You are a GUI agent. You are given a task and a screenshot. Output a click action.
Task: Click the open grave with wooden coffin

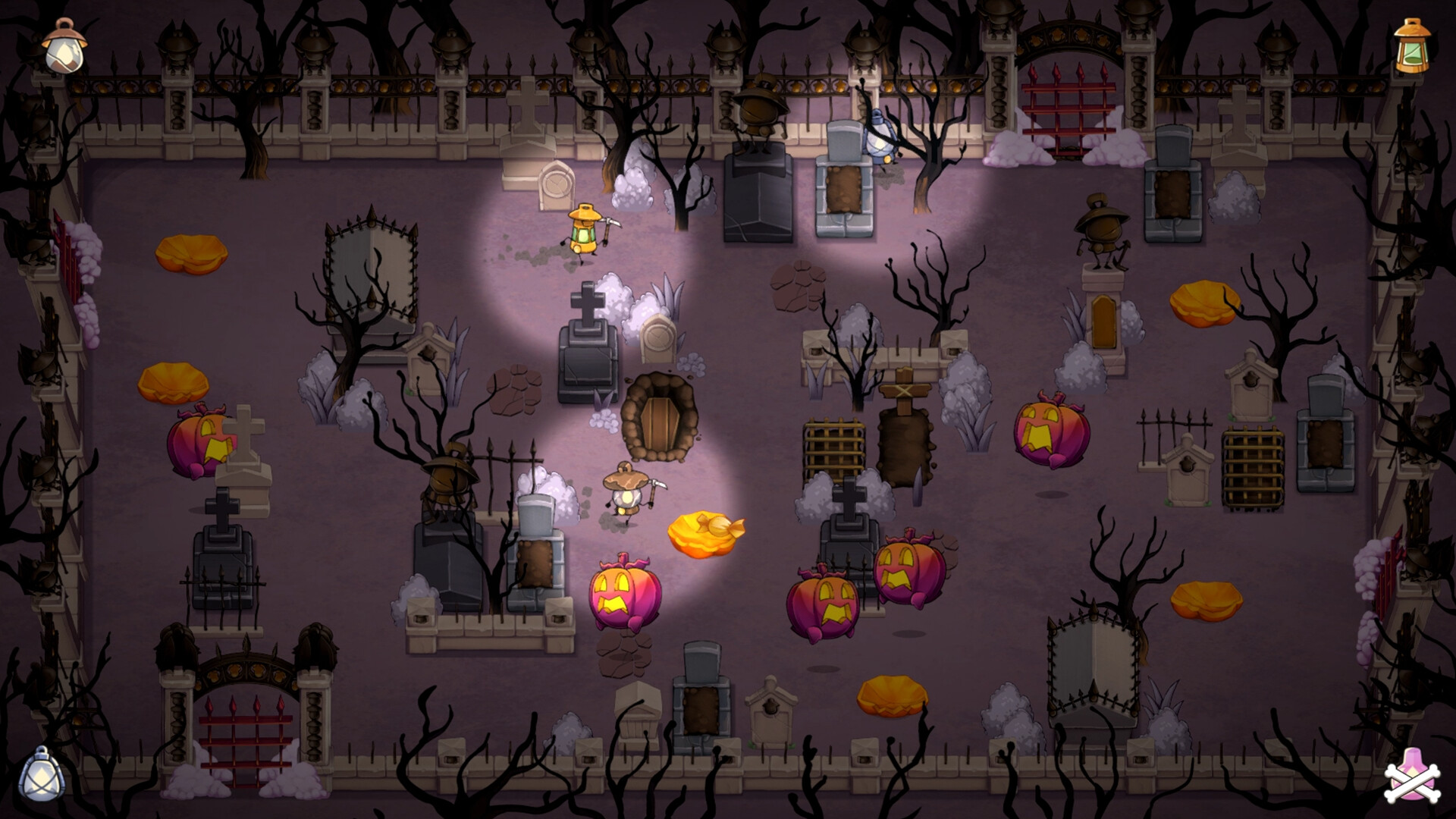[661, 421]
